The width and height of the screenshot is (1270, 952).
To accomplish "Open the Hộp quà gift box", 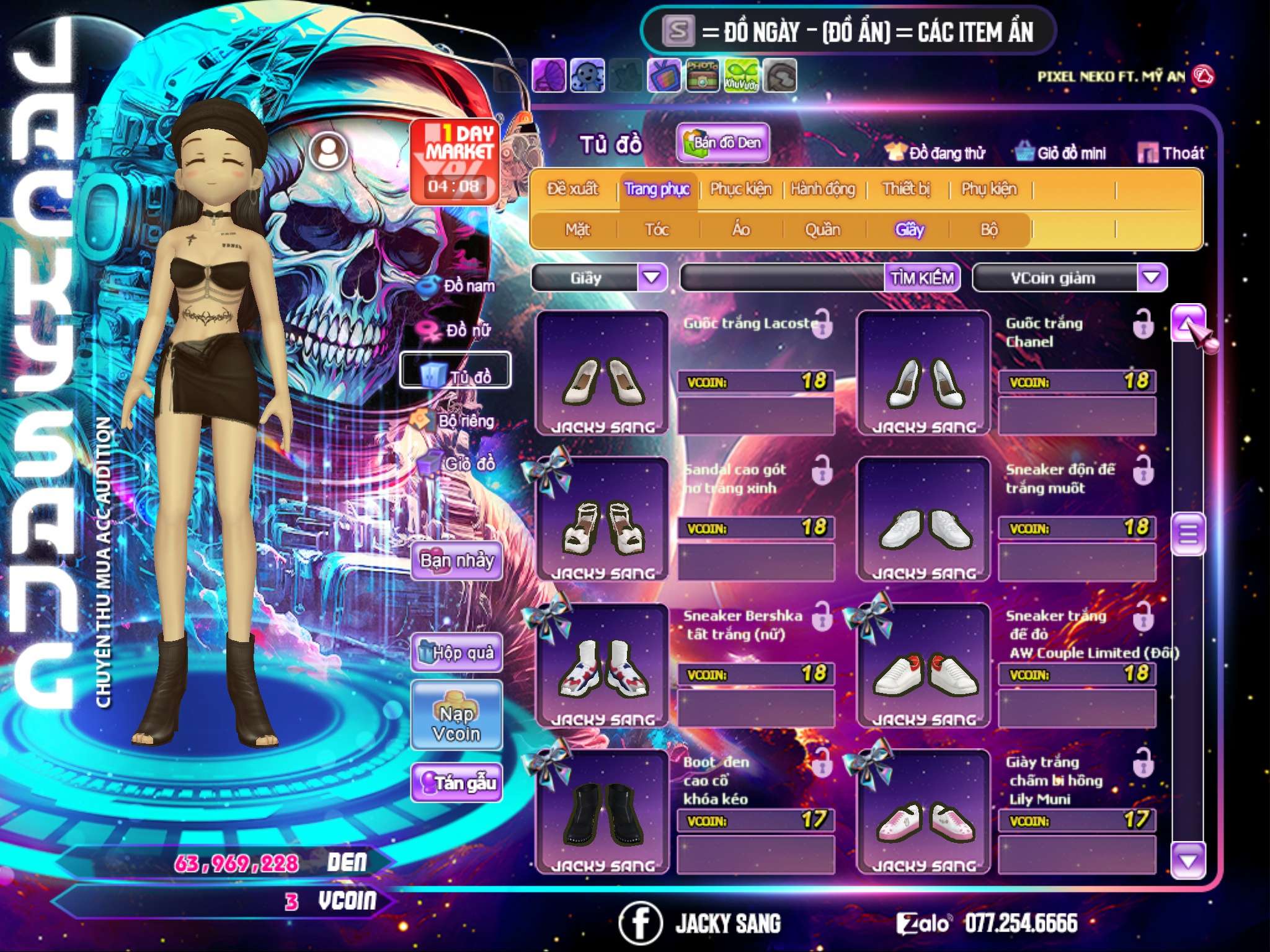I will 456,652.
